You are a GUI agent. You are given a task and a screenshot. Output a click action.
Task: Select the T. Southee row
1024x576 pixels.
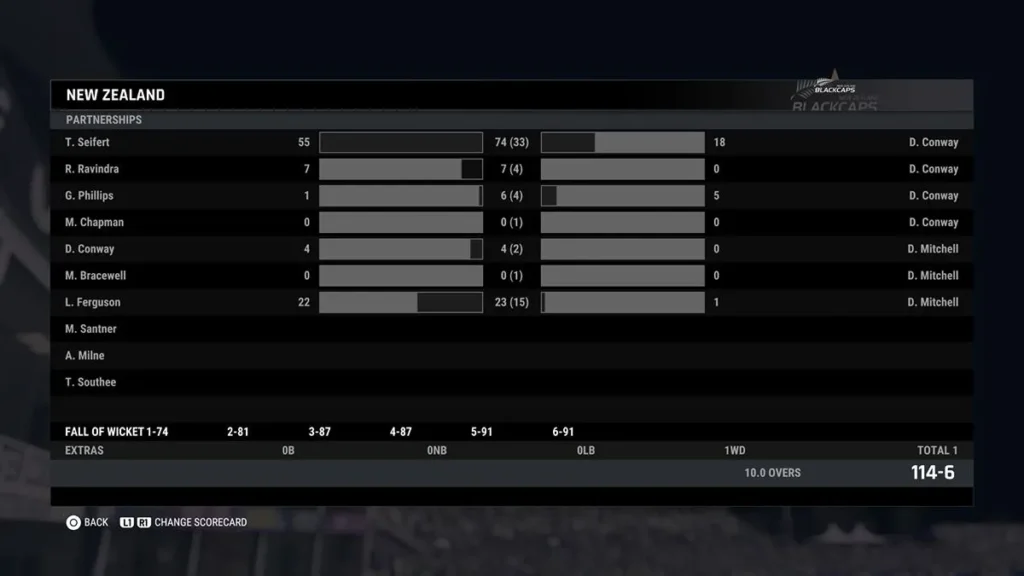point(90,382)
